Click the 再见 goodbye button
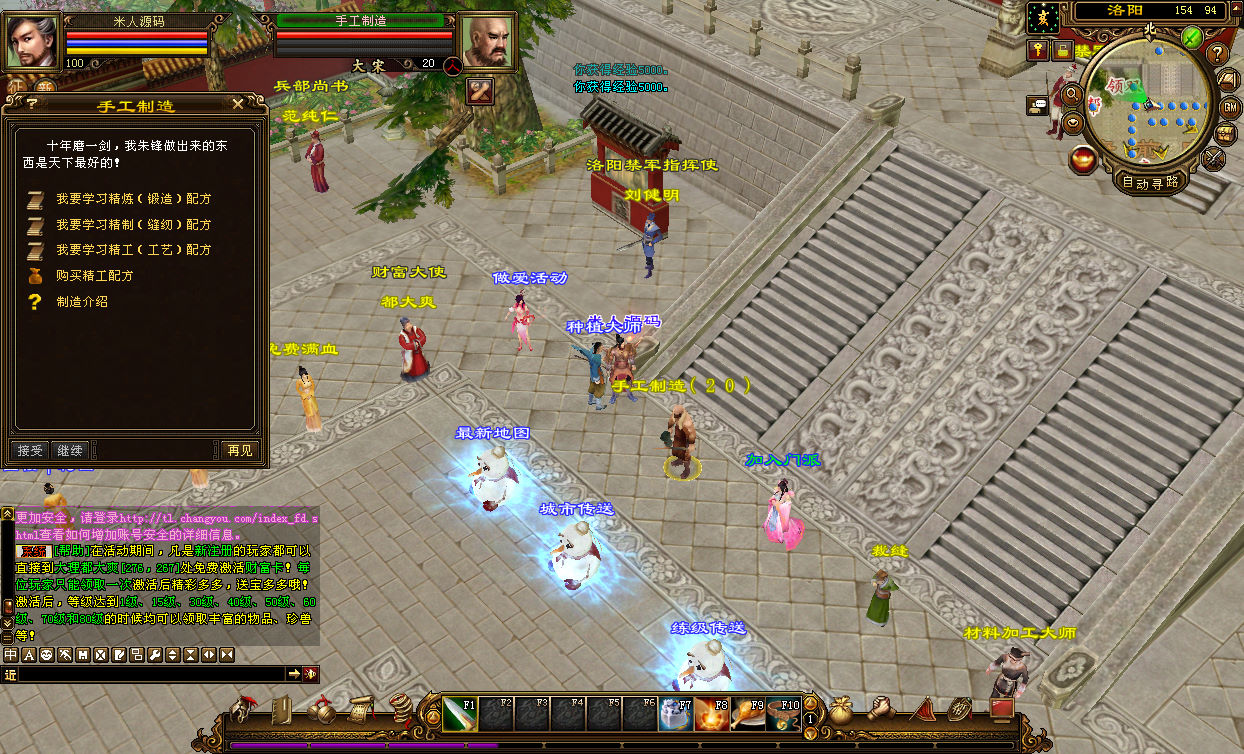The width and height of the screenshot is (1244, 754). pyautogui.click(x=240, y=451)
